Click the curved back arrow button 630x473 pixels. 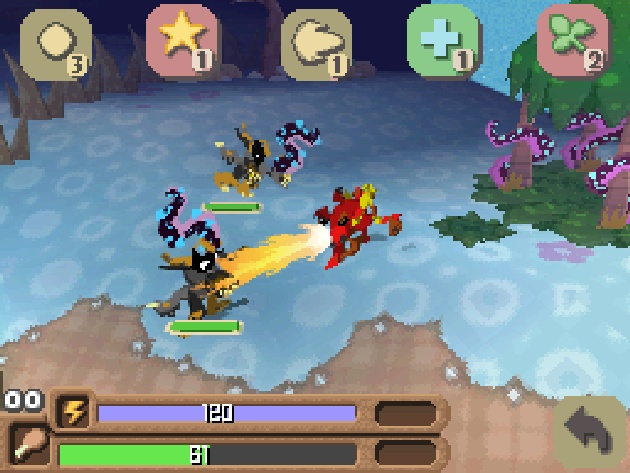coord(591,433)
